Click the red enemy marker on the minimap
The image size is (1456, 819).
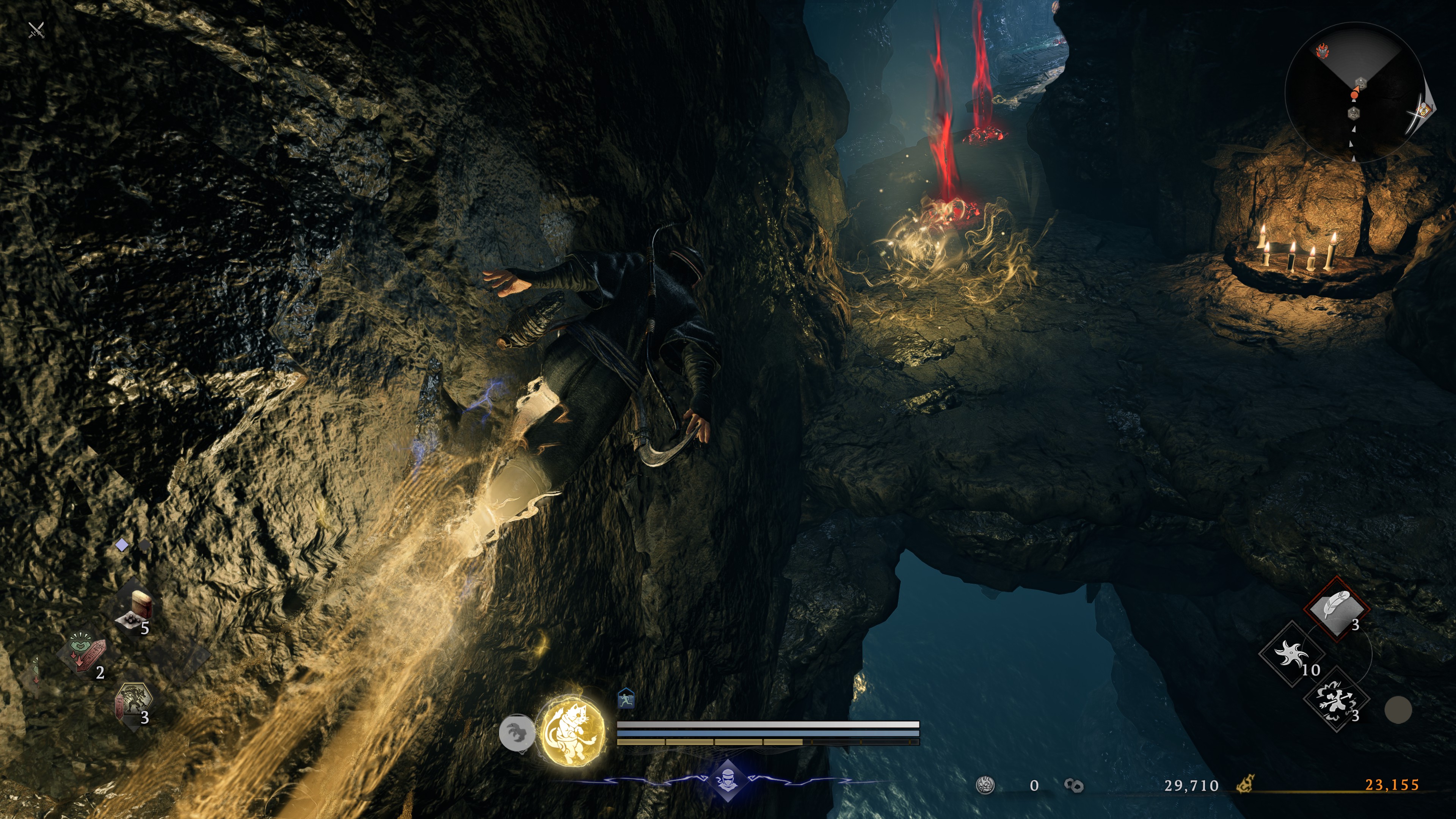click(x=1323, y=52)
